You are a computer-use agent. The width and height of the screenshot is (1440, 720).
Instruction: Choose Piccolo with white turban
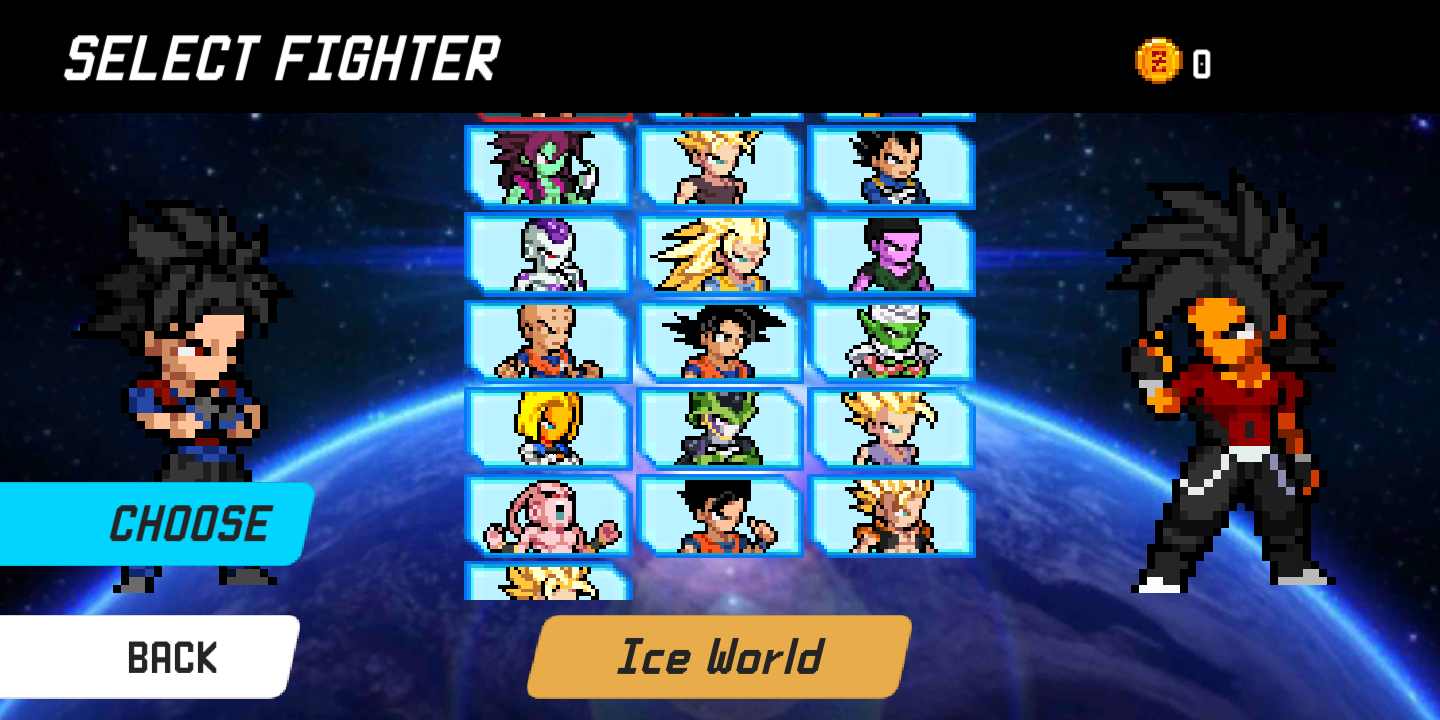point(892,341)
